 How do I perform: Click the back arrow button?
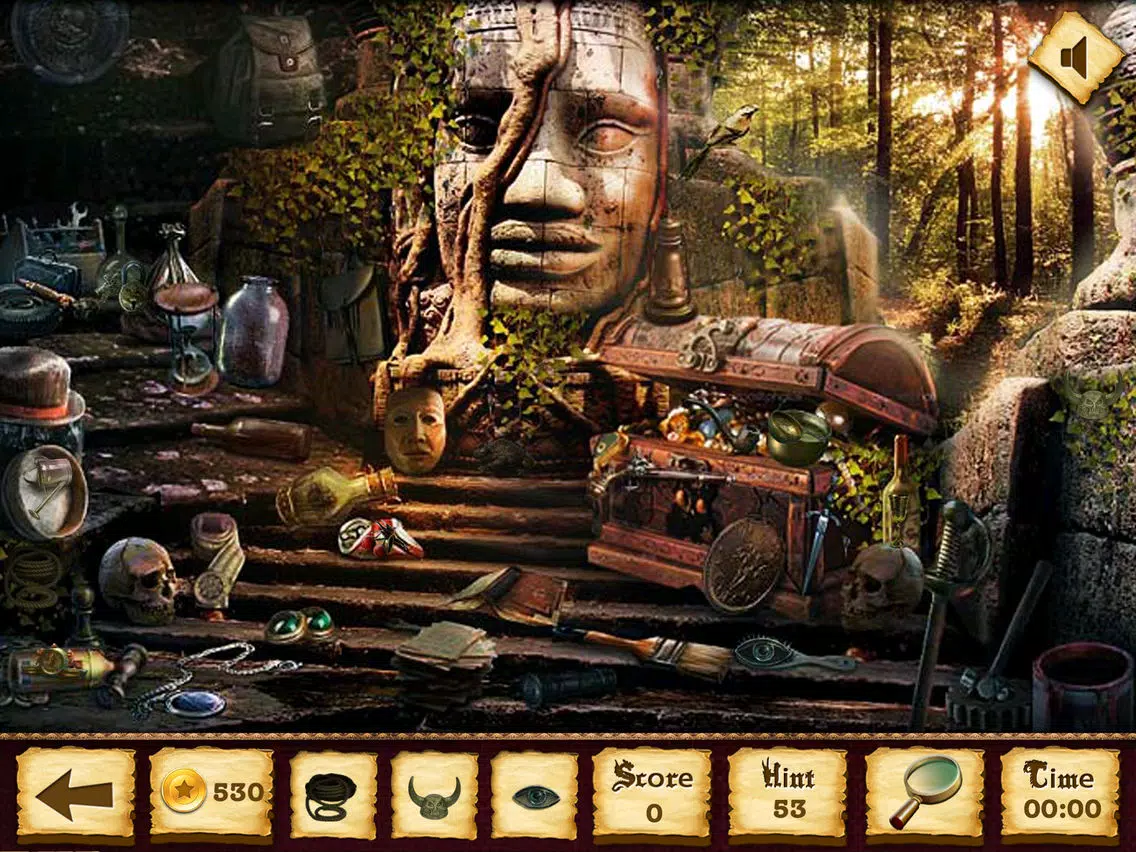click(x=76, y=795)
